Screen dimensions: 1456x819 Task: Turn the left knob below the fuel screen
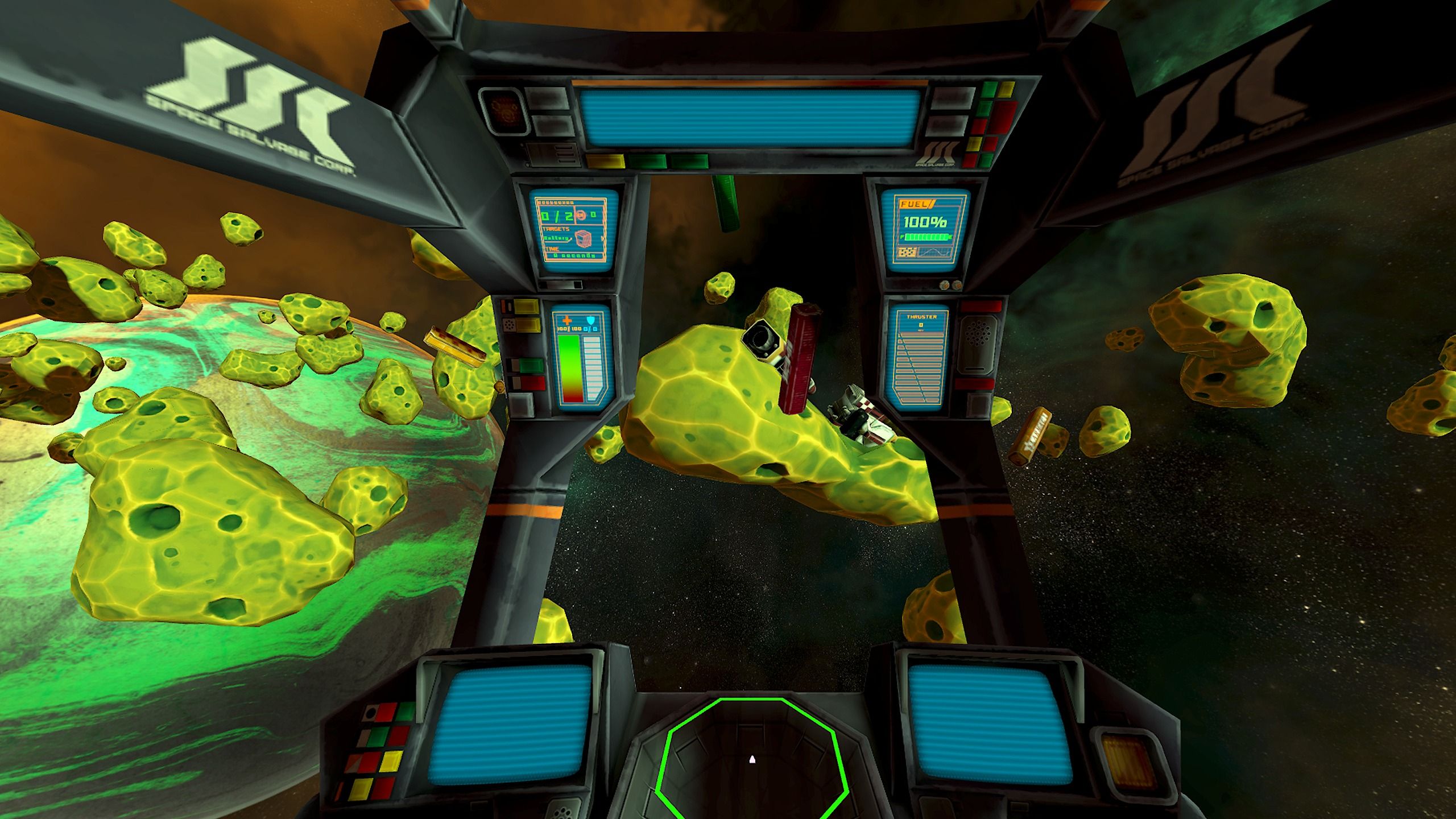(x=944, y=284)
